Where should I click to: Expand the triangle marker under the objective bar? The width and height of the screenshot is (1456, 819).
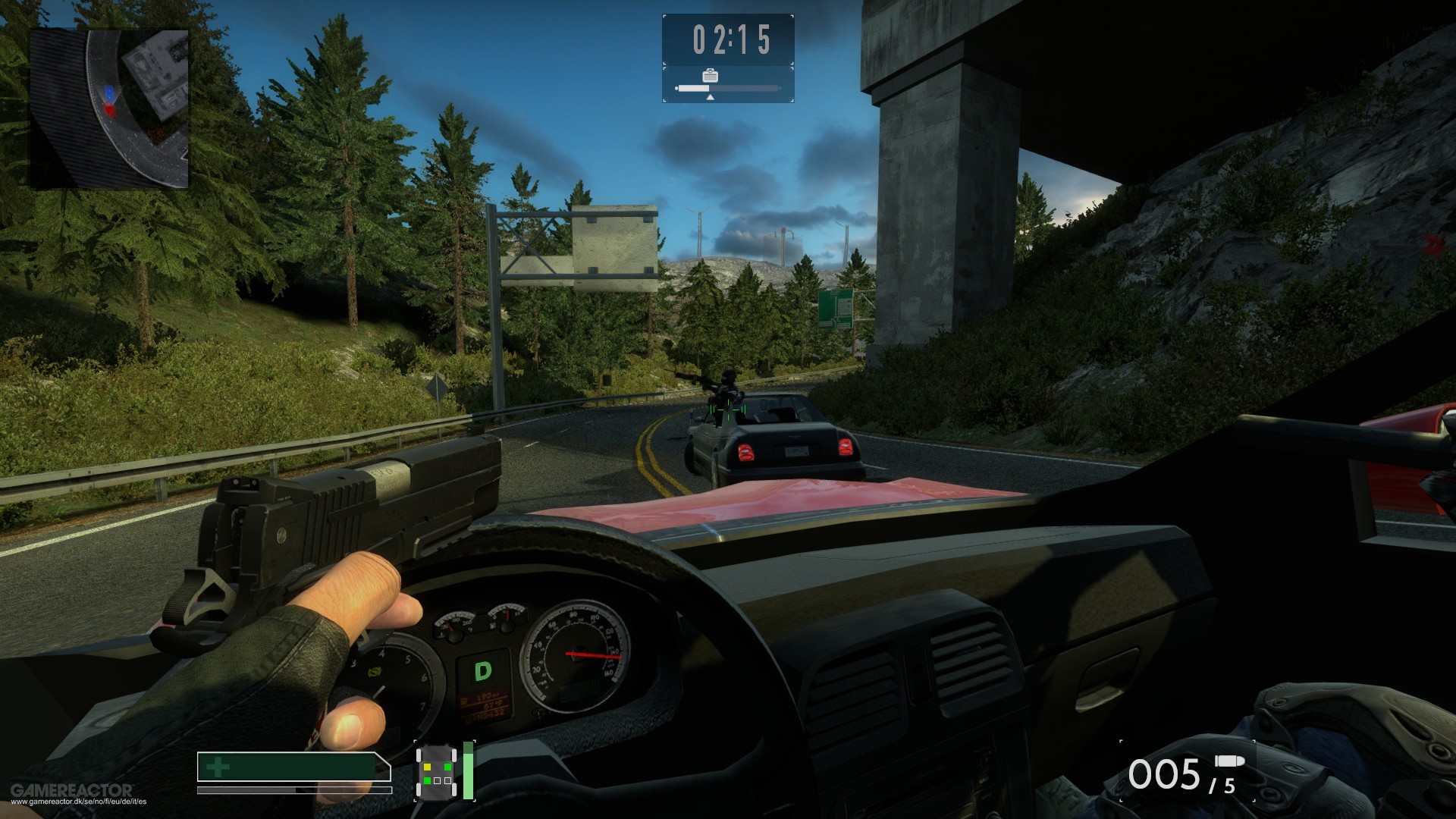711,99
